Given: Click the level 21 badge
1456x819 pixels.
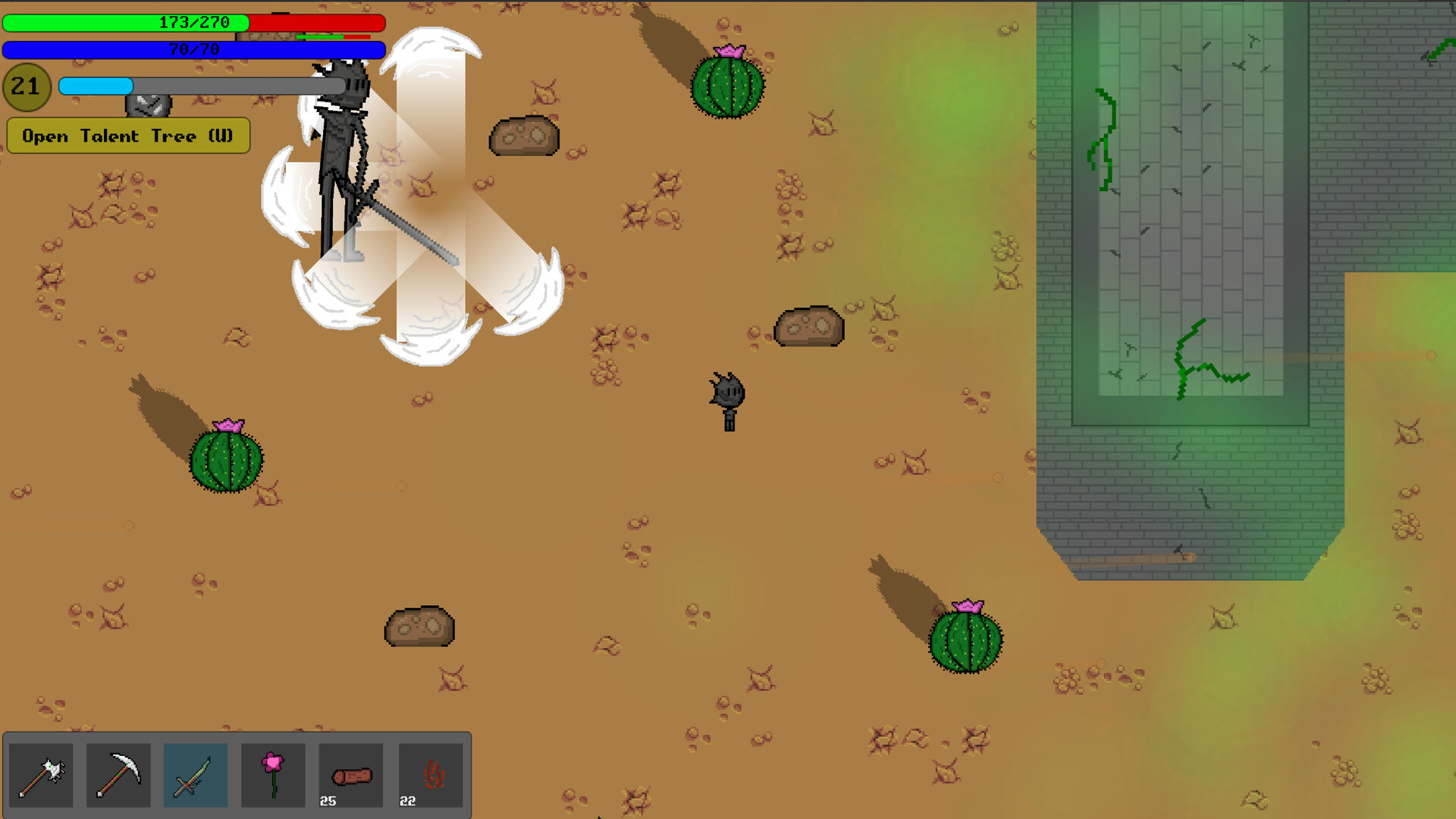Looking at the screenshot, I should coord(27,86).
